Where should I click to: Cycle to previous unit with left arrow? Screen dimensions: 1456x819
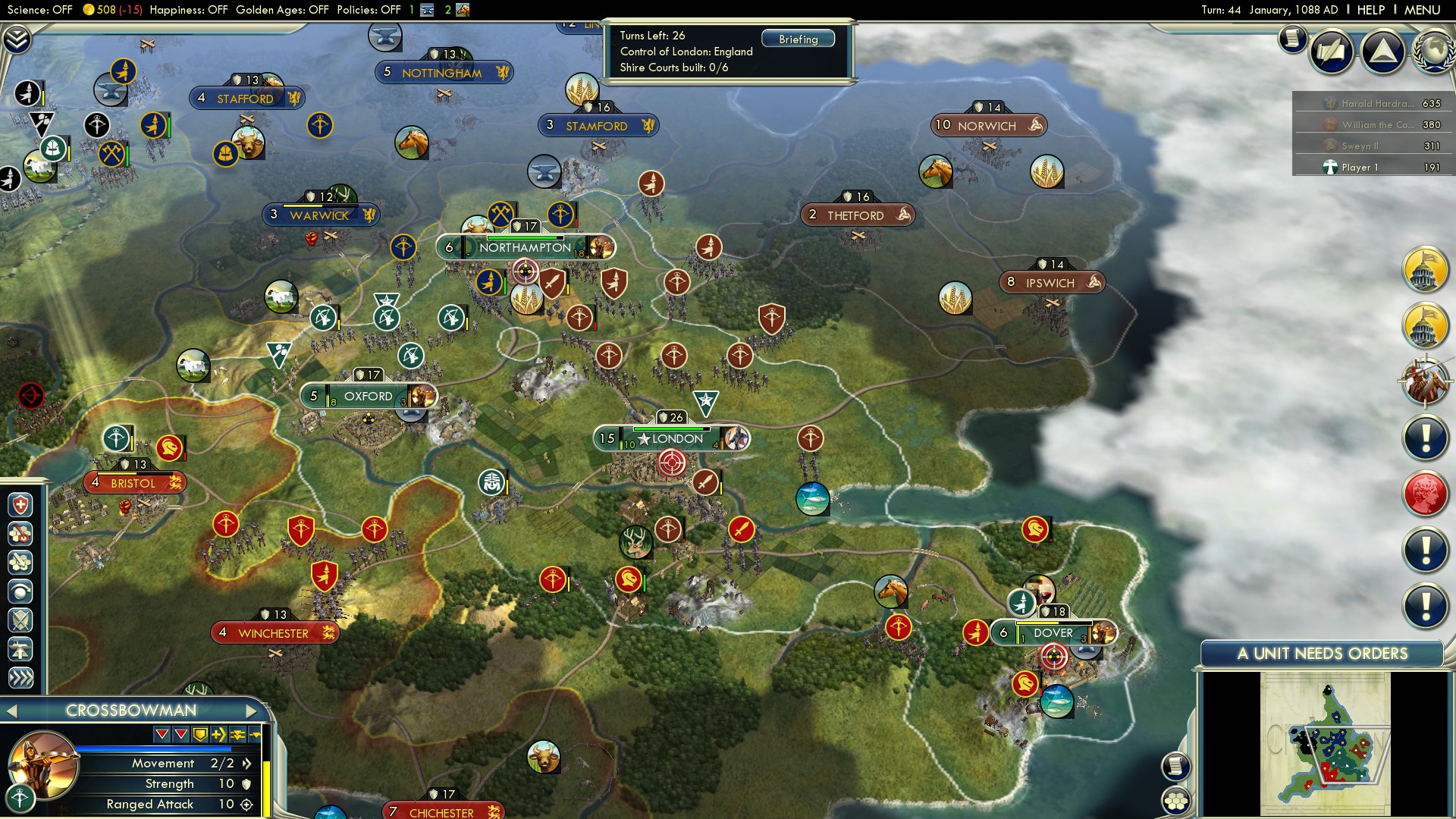point(12,711)
